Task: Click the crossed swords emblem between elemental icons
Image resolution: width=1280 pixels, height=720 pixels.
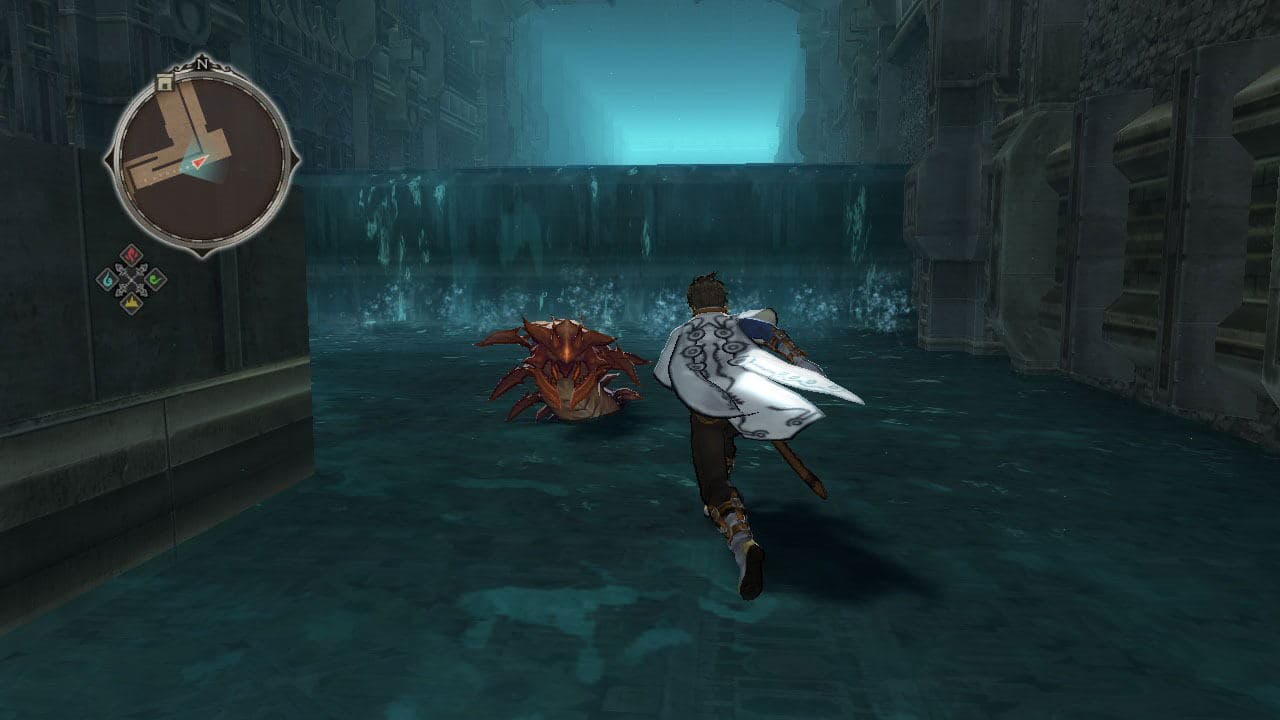Action: point(131,279)
